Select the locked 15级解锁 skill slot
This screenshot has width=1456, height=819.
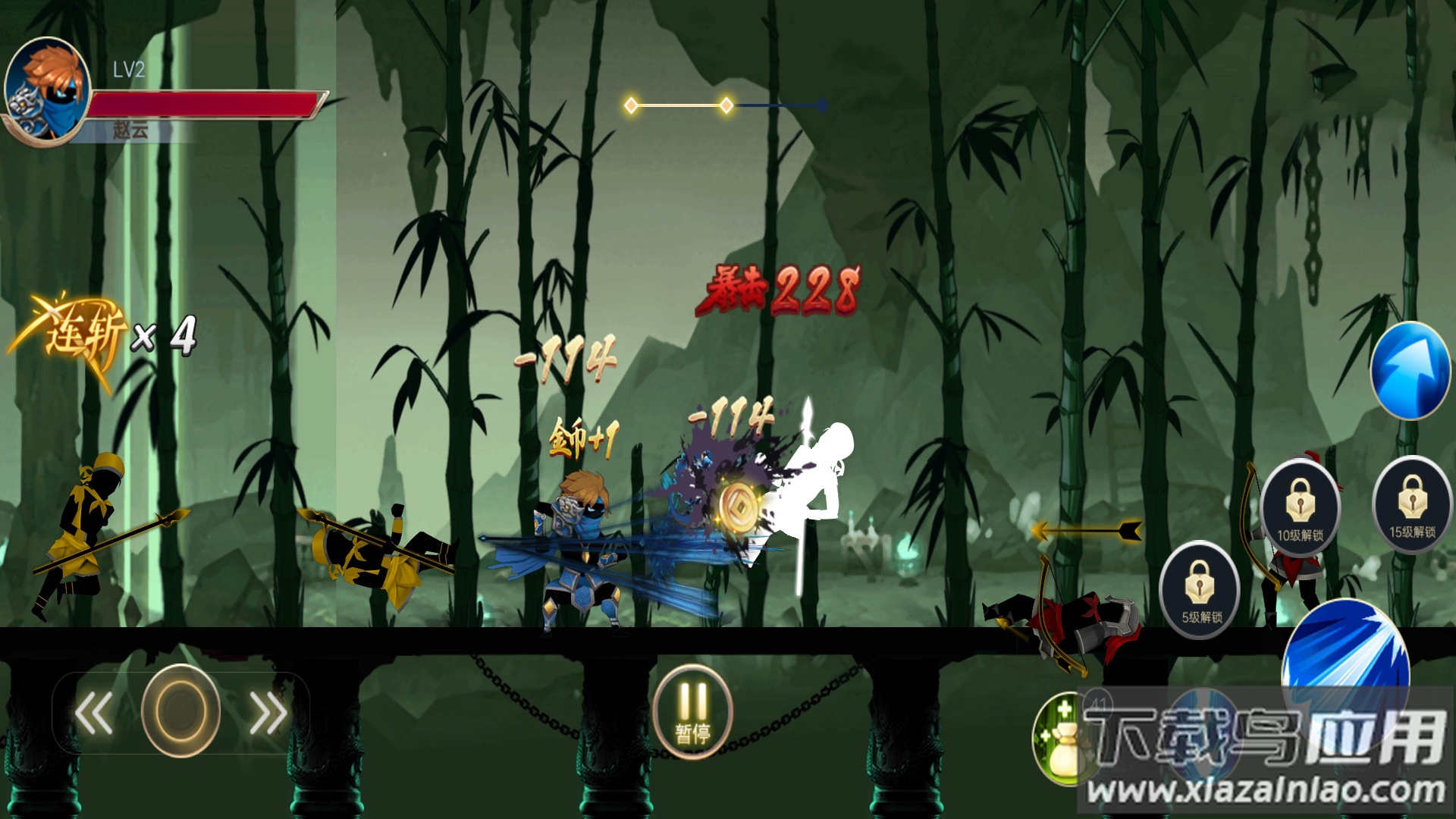[1411, 505]
